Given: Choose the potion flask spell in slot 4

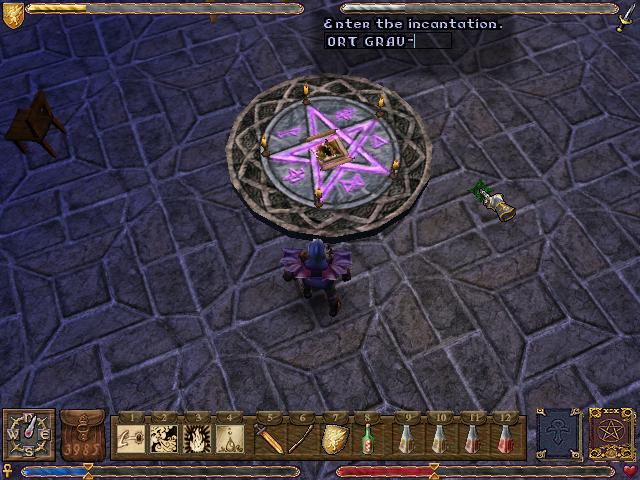Looking at the screenshot, I should click(231, 438).
